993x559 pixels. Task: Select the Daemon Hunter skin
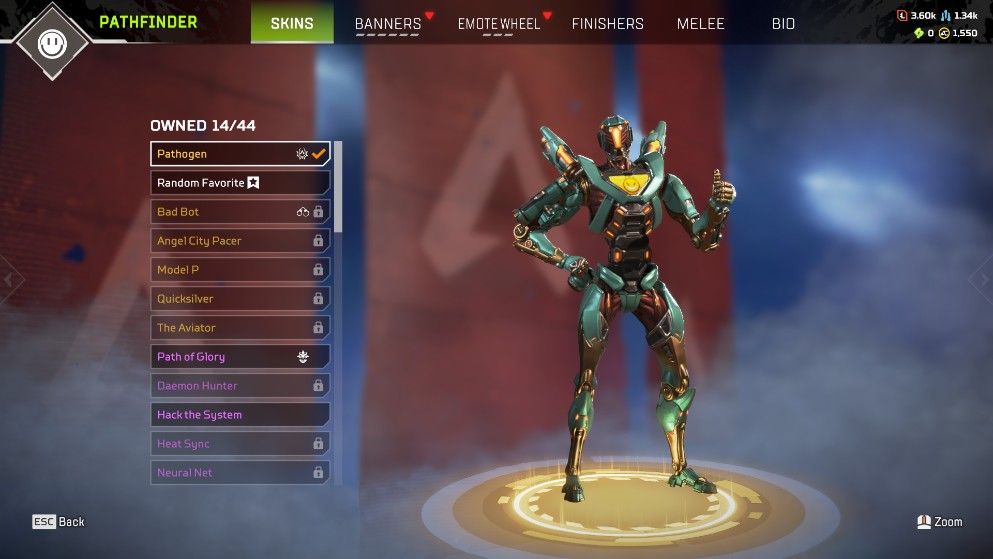pos(240,386)
